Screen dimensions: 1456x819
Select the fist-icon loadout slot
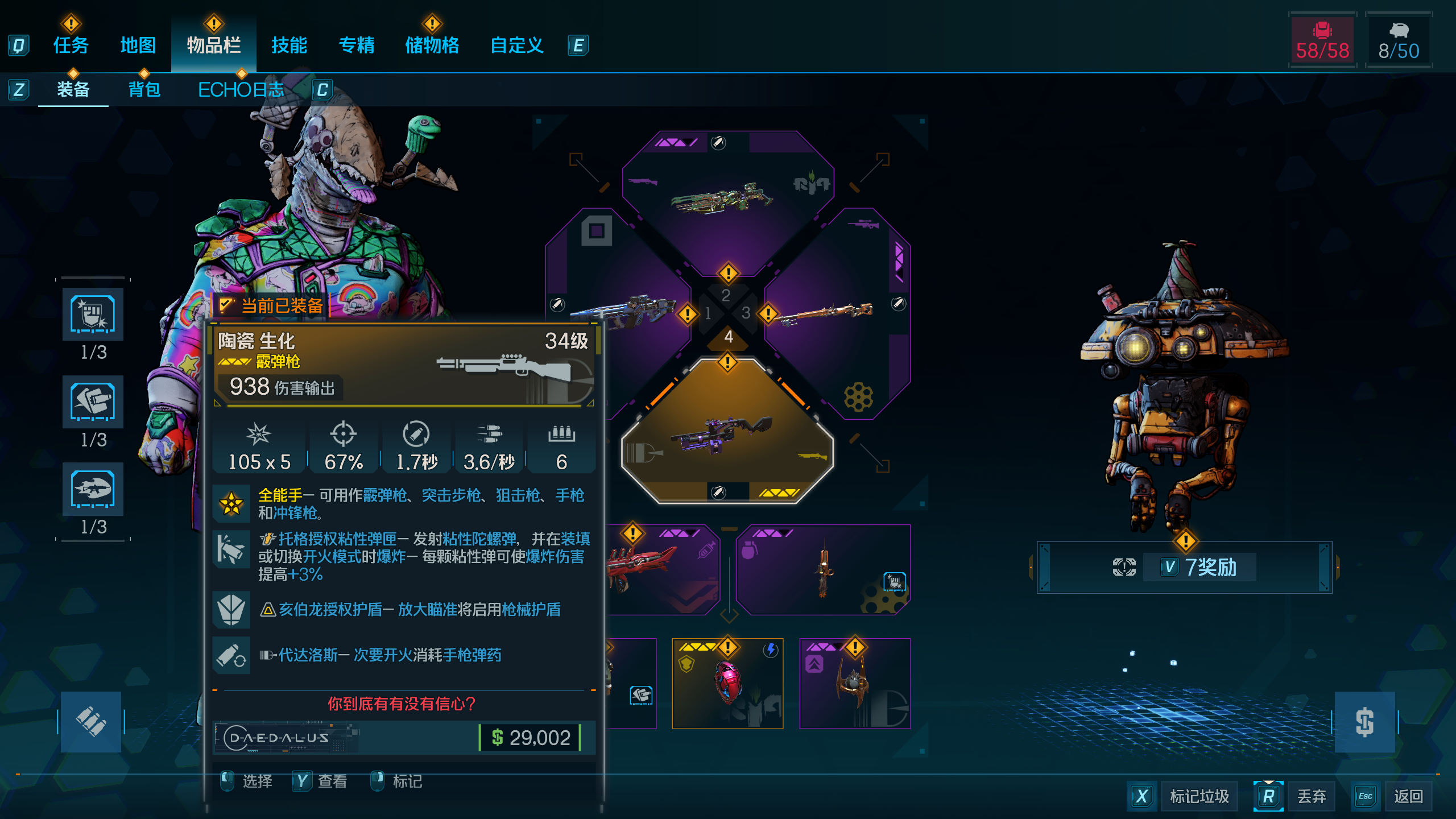click(93, 314)
